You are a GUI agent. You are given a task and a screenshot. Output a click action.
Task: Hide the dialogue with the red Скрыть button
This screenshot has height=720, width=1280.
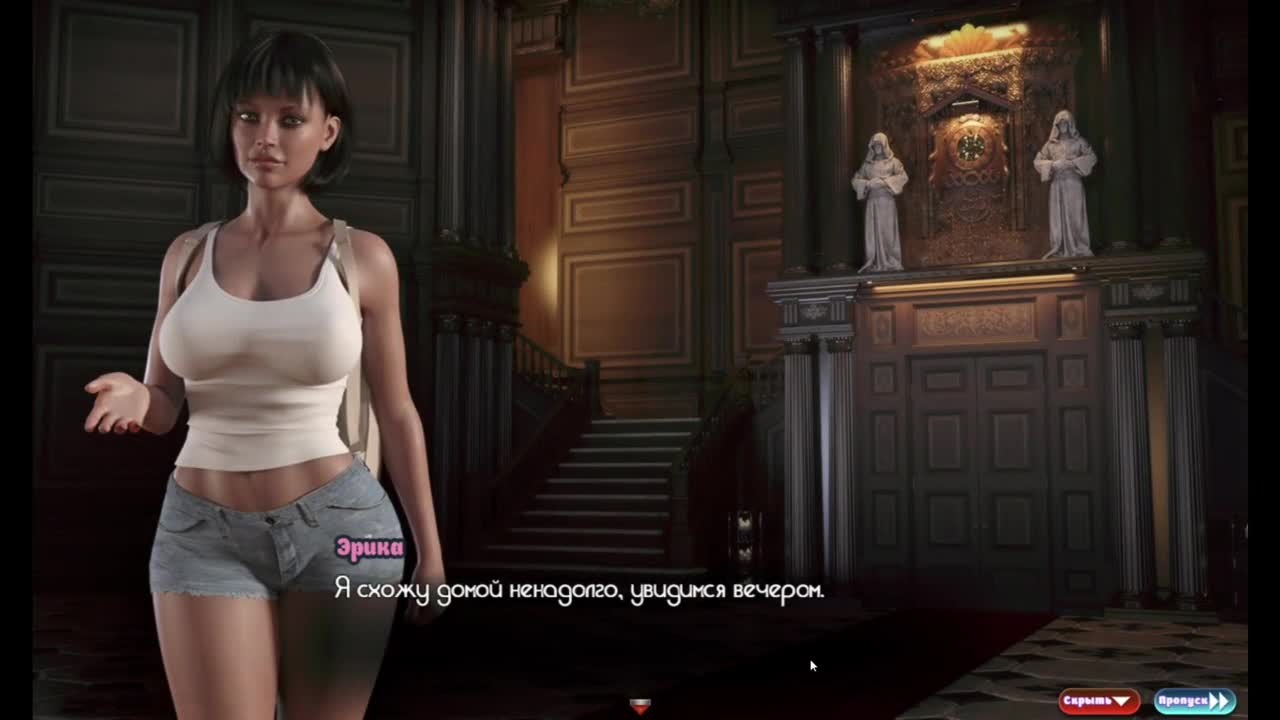pyautogui.click(x=1098, y=701)
